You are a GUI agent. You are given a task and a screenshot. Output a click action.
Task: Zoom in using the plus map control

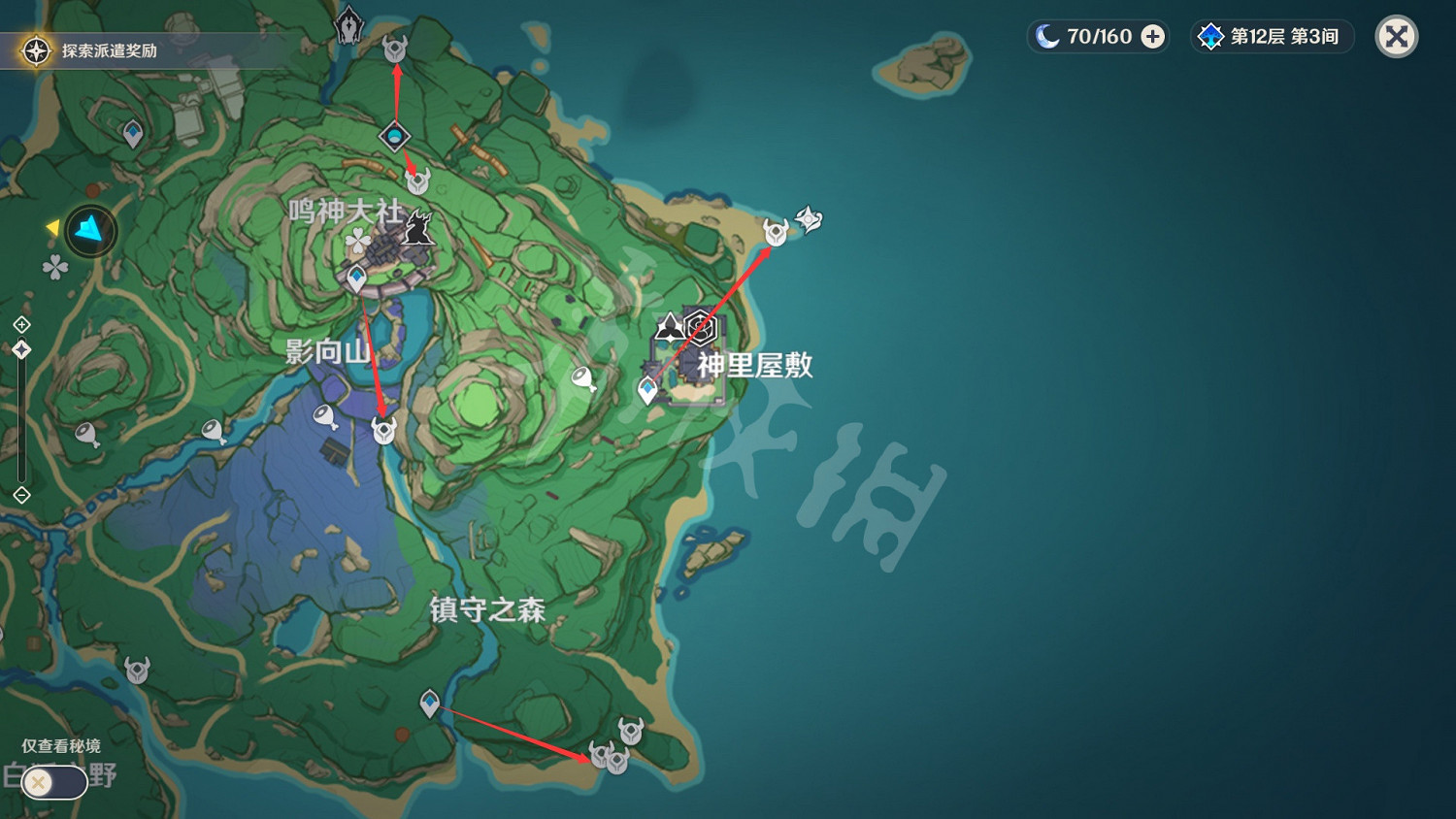click(21, 323)
